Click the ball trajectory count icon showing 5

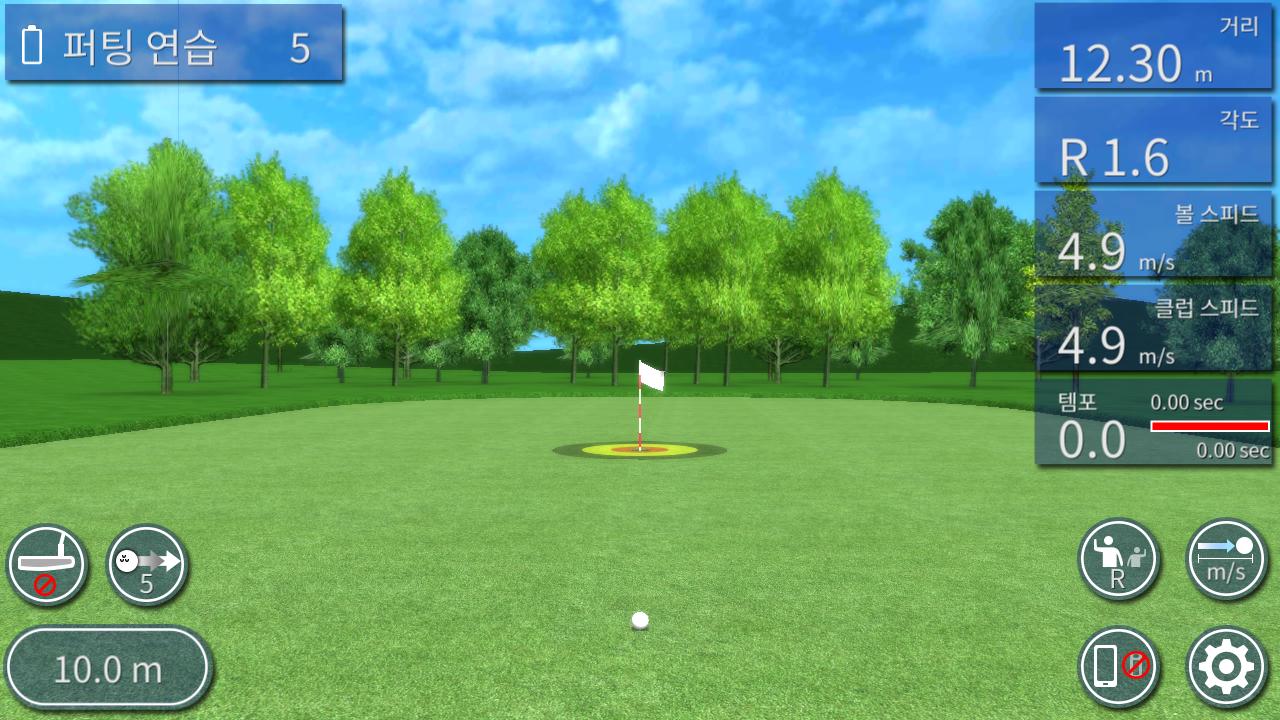coord(145,564)
